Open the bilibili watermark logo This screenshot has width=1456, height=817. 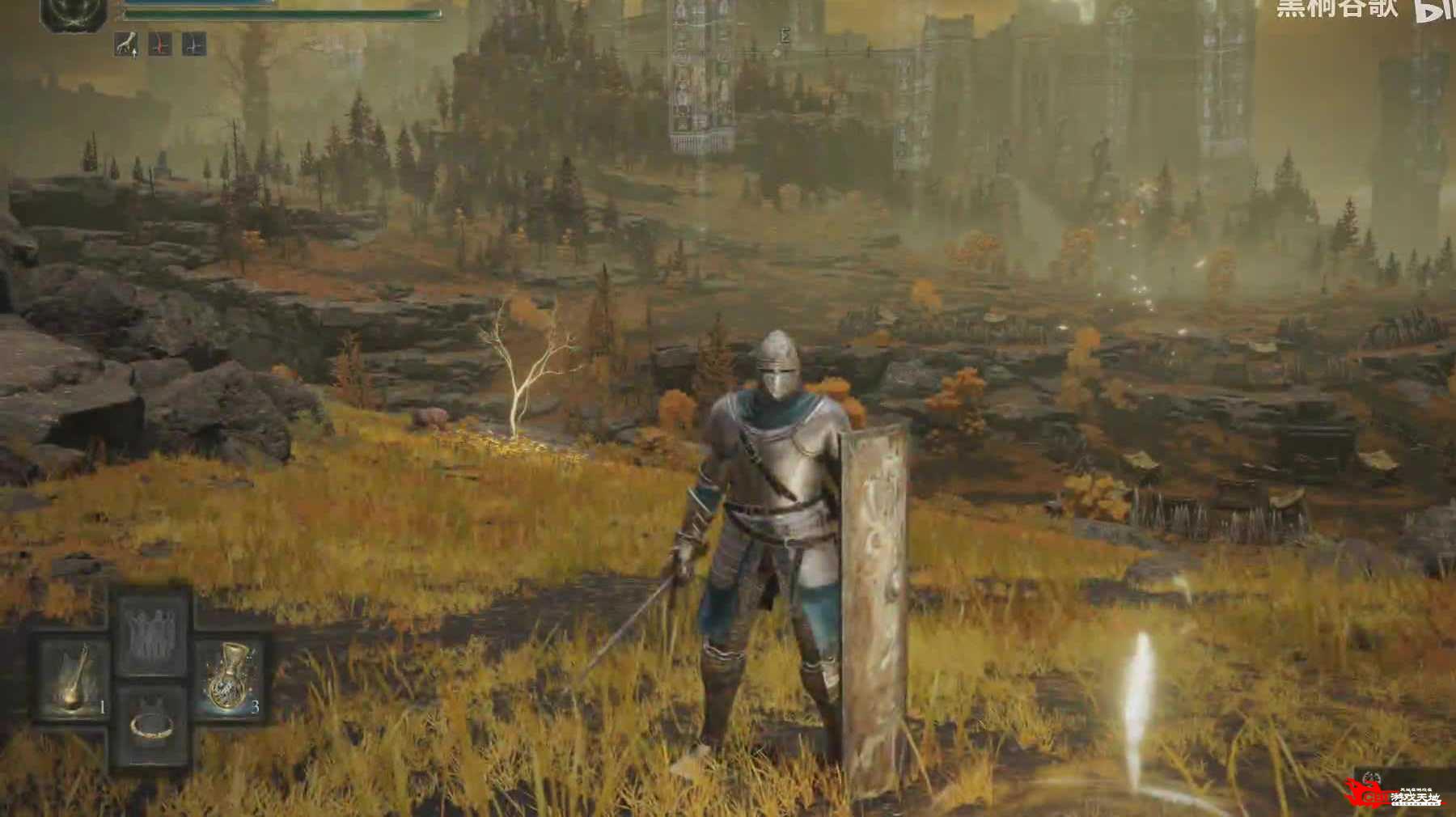pos(1436,10)
